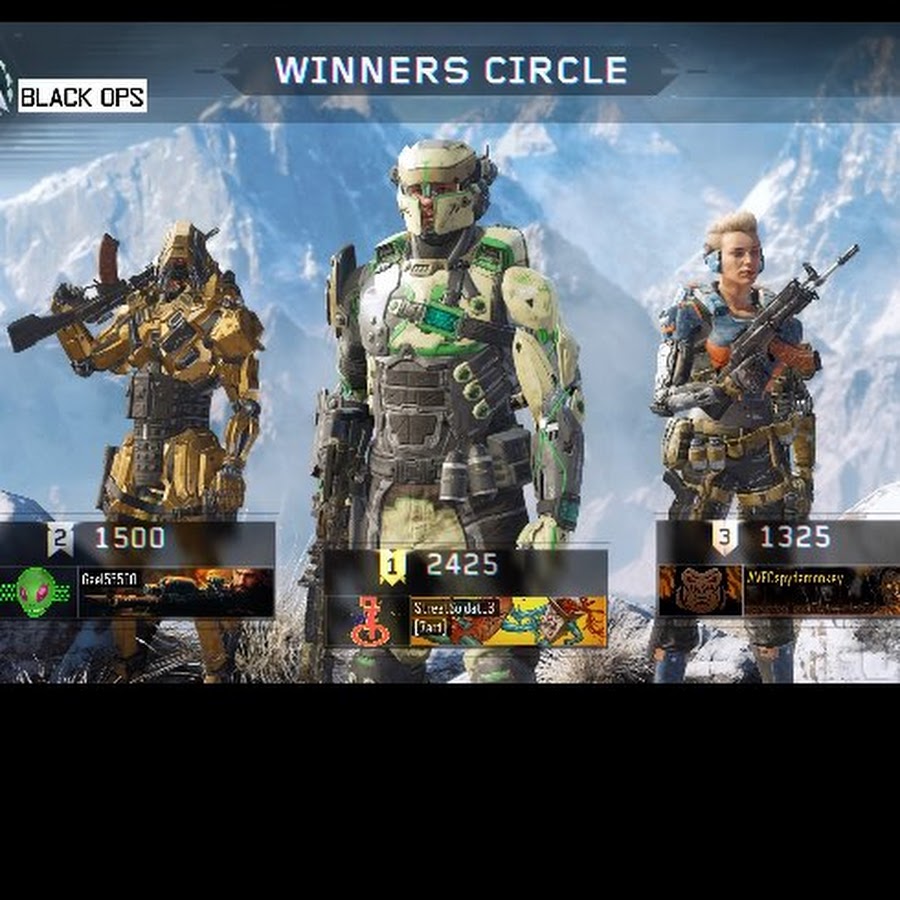The width and height of the screenshot is (900, 900).
Task: Click the orange gorilla emblem
Action: 700,591
